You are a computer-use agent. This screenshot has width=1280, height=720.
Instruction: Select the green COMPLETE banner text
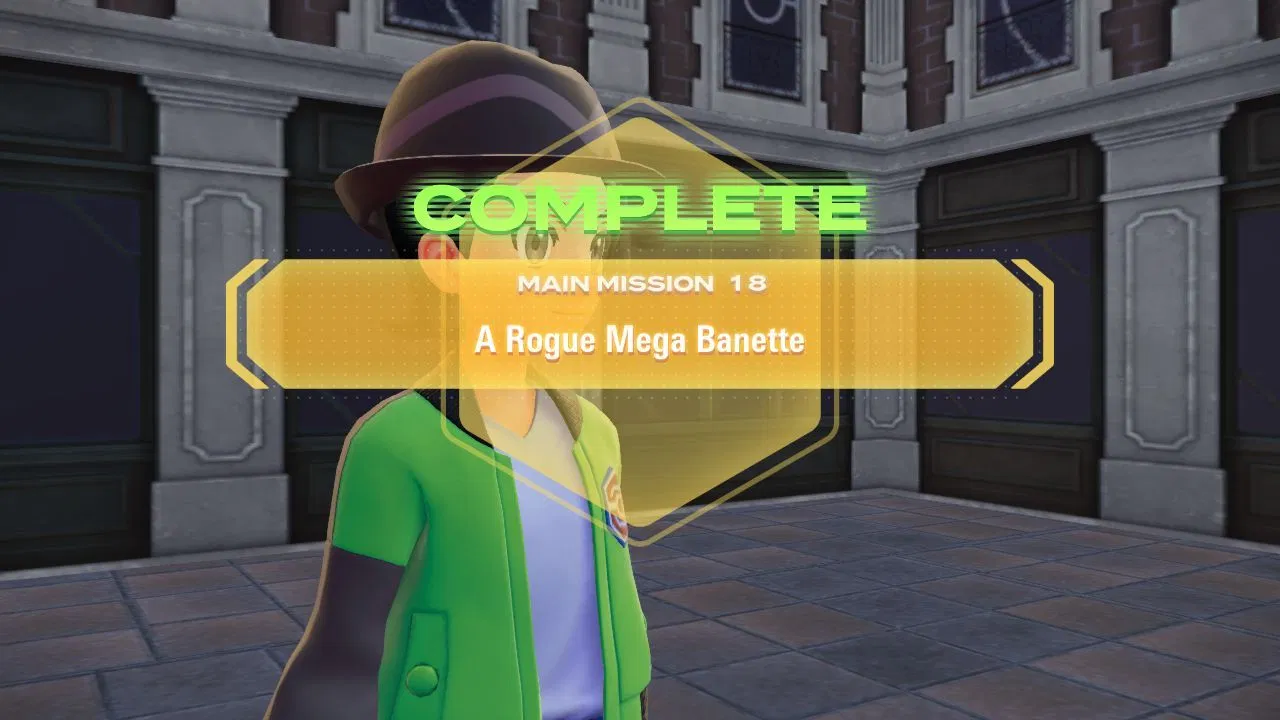coord(640,207)
